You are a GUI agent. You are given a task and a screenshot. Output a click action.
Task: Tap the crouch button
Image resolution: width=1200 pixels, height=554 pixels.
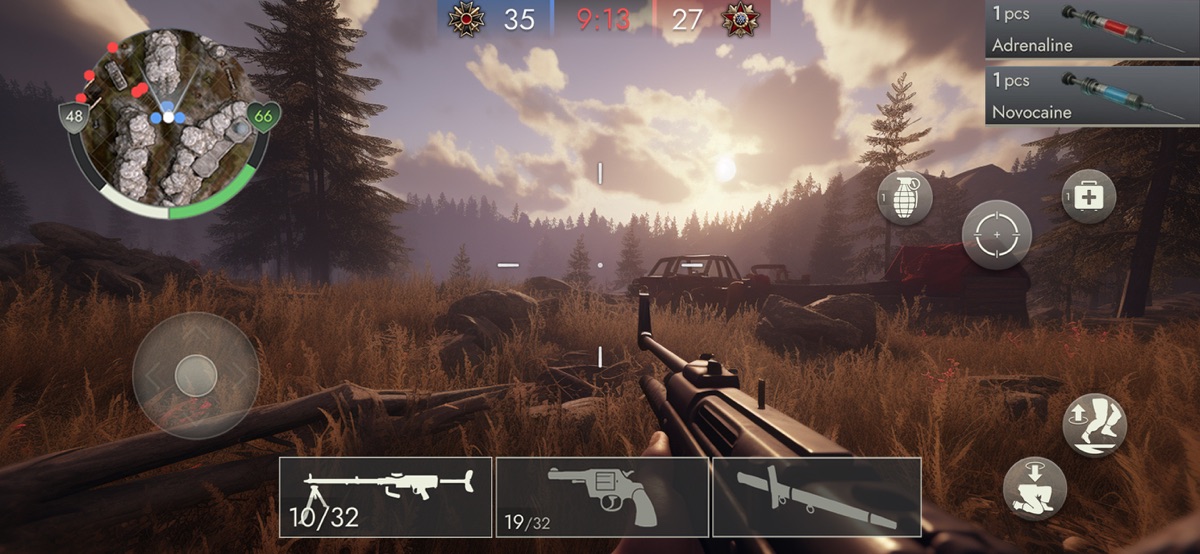1034,488
